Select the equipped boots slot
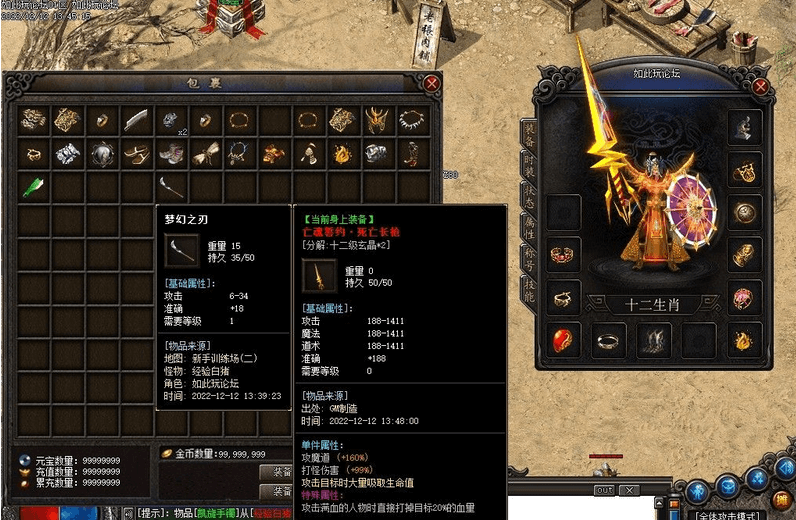The image size is (796, 520). pos(652,340)
